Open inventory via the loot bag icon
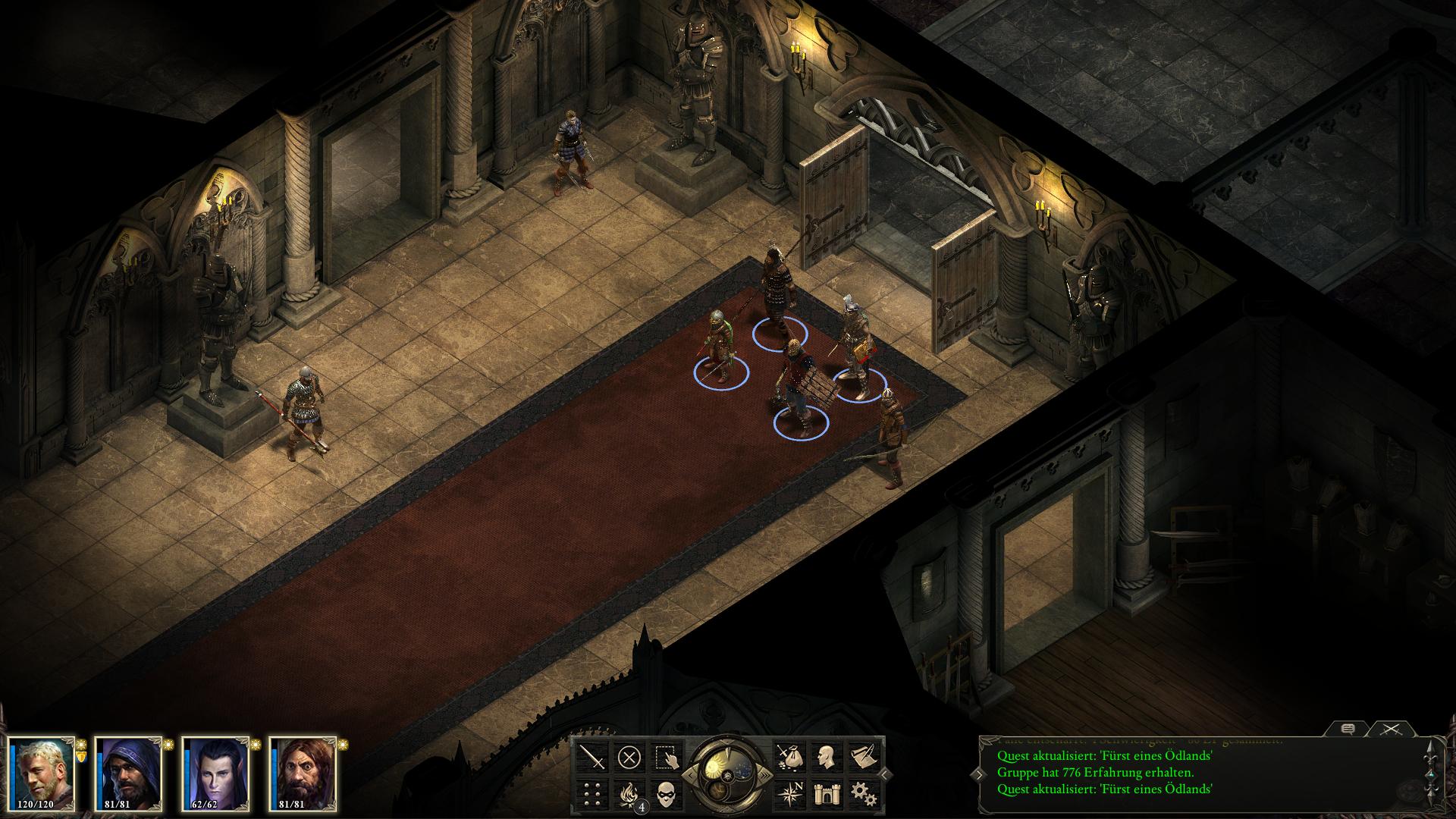 (x=789, y=757)
